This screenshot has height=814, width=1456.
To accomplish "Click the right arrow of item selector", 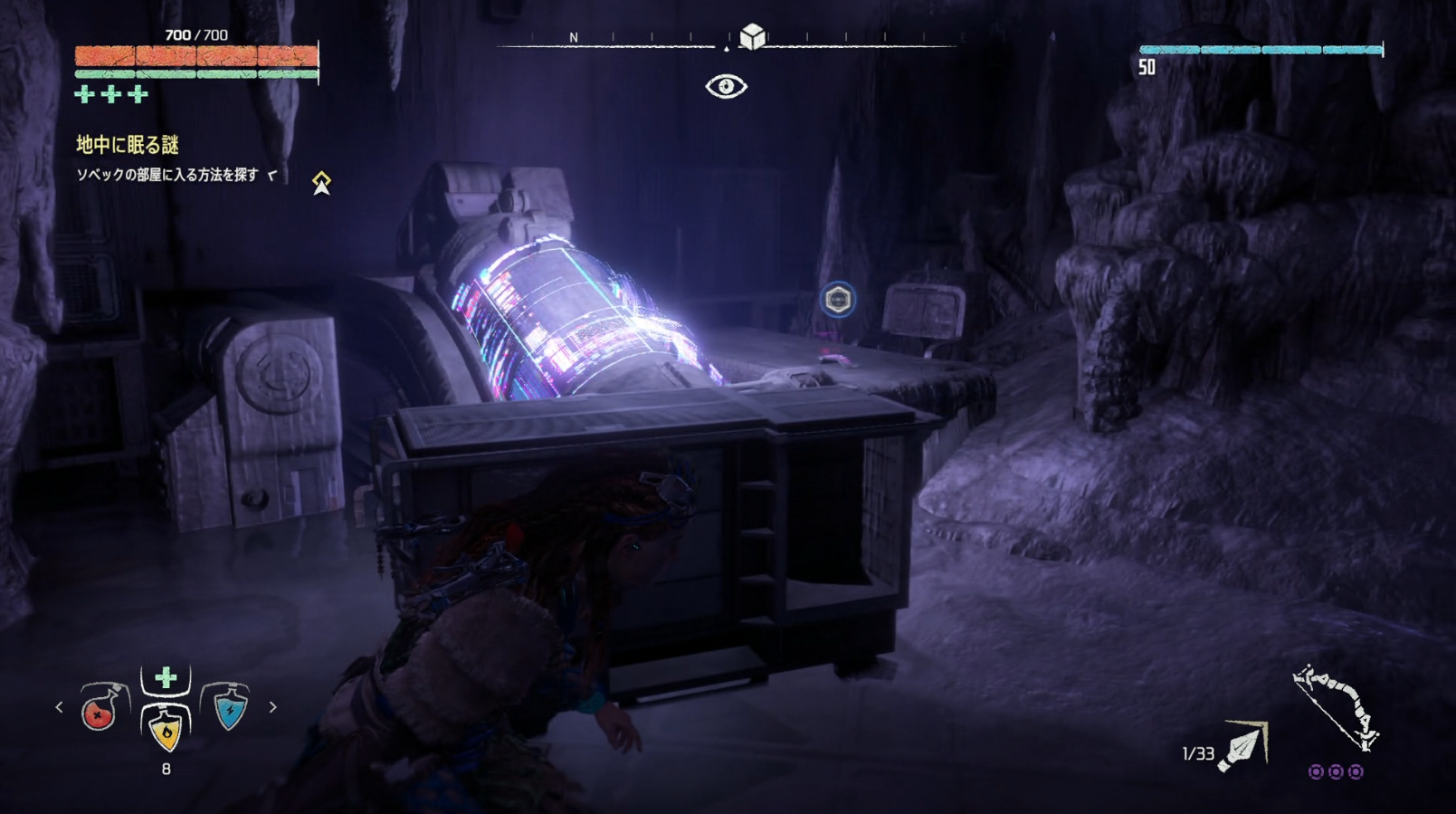I will 272,707.
